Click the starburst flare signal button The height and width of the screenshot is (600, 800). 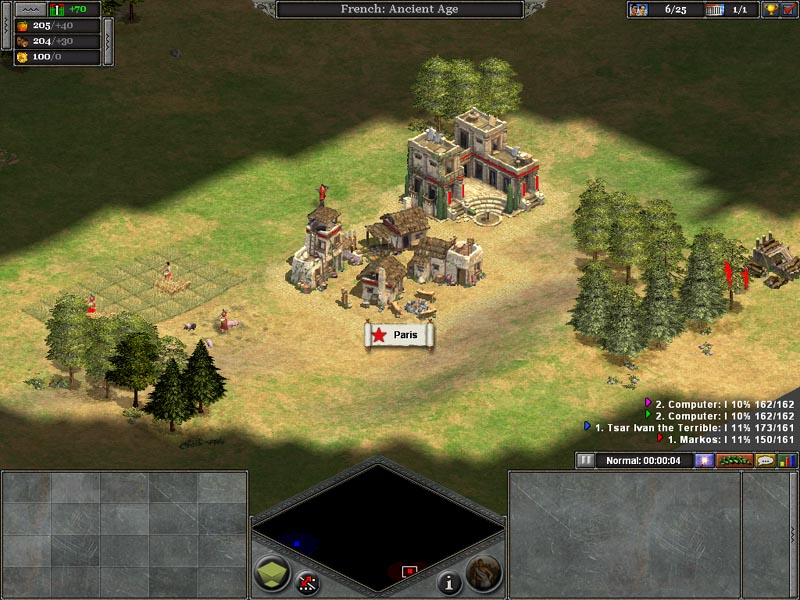point(705,461)
